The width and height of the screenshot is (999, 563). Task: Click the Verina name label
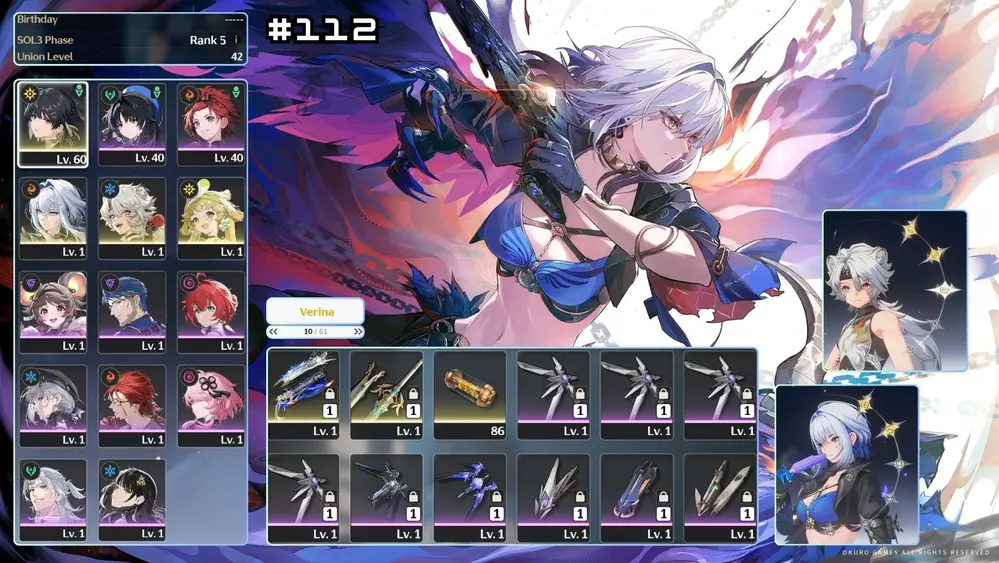[x=315, y=311]
